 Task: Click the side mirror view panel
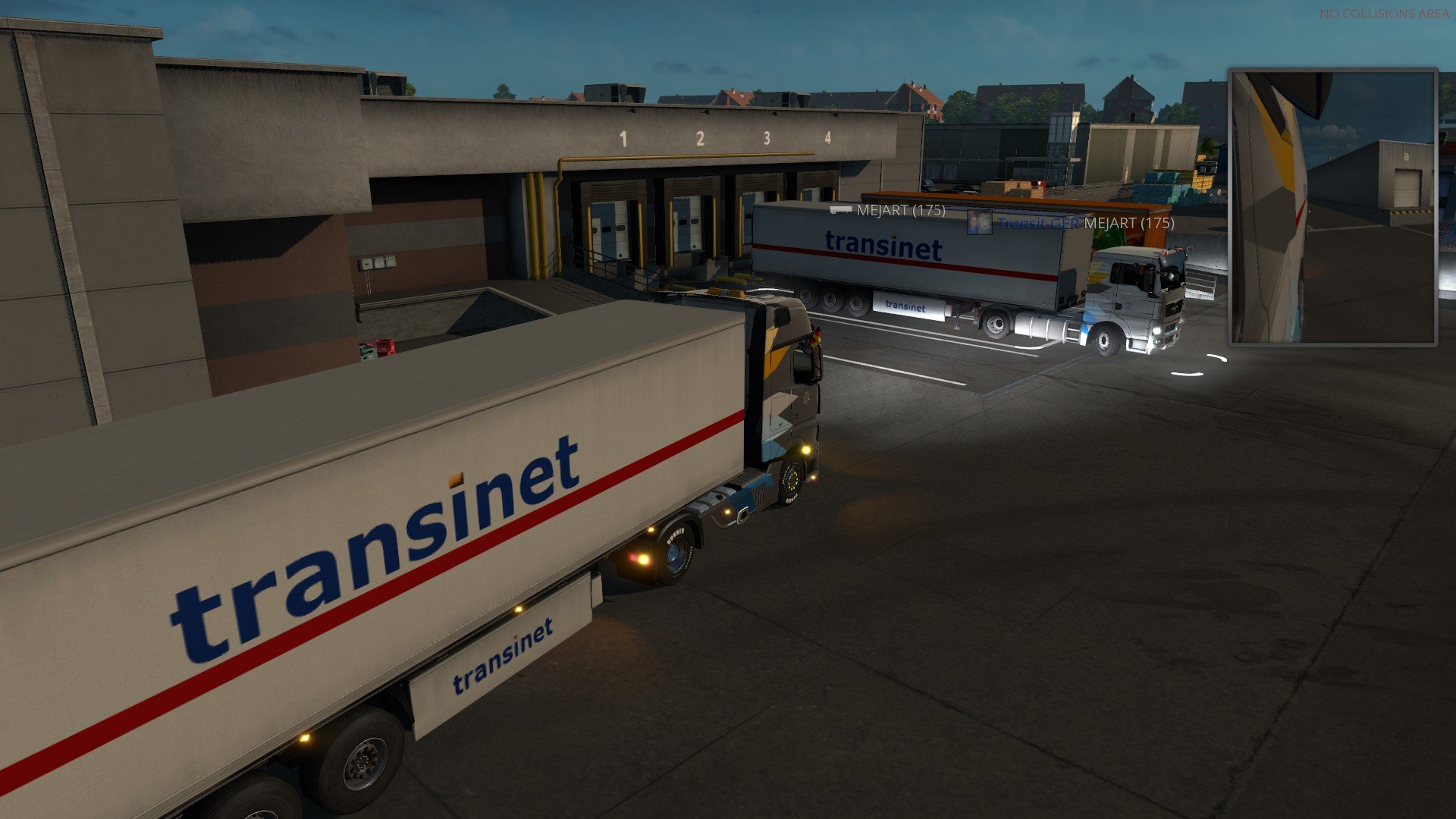click(x=1332, y=206)
